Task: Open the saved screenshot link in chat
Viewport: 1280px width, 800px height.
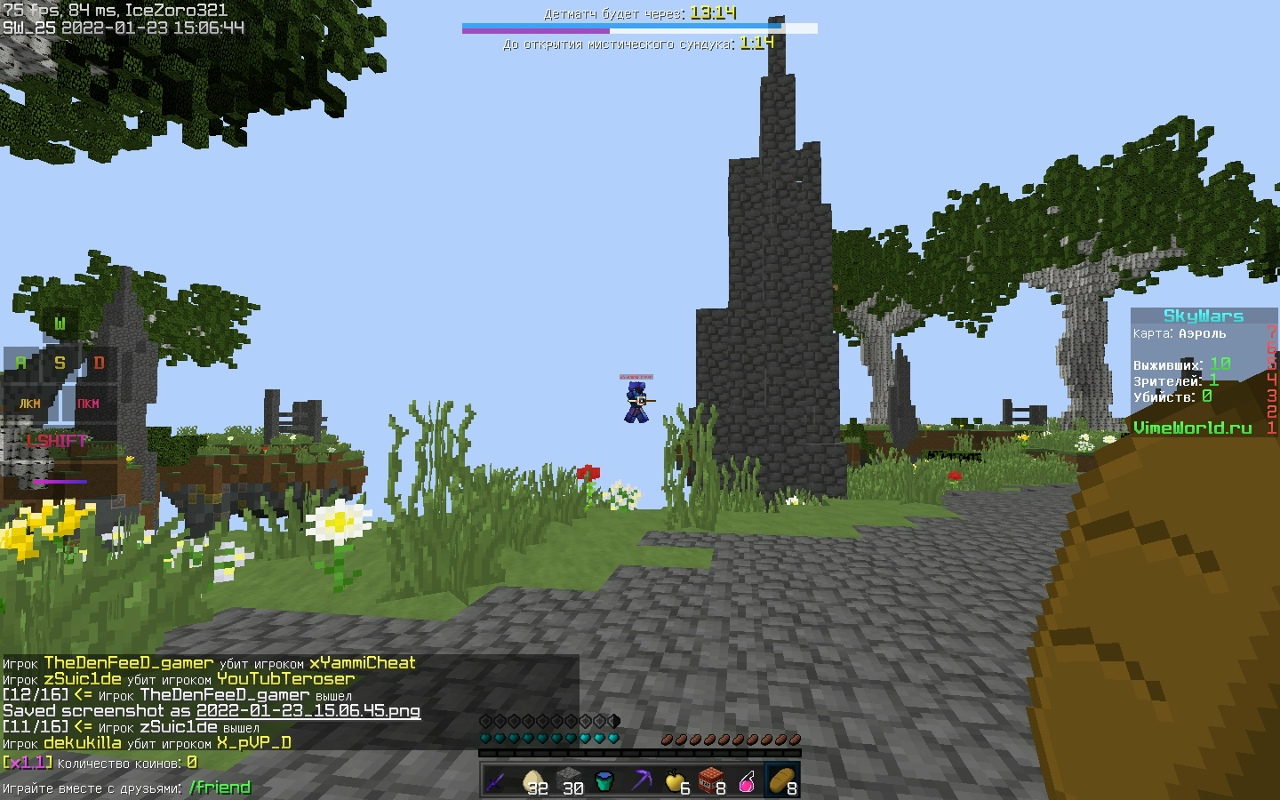Action: 308,711
